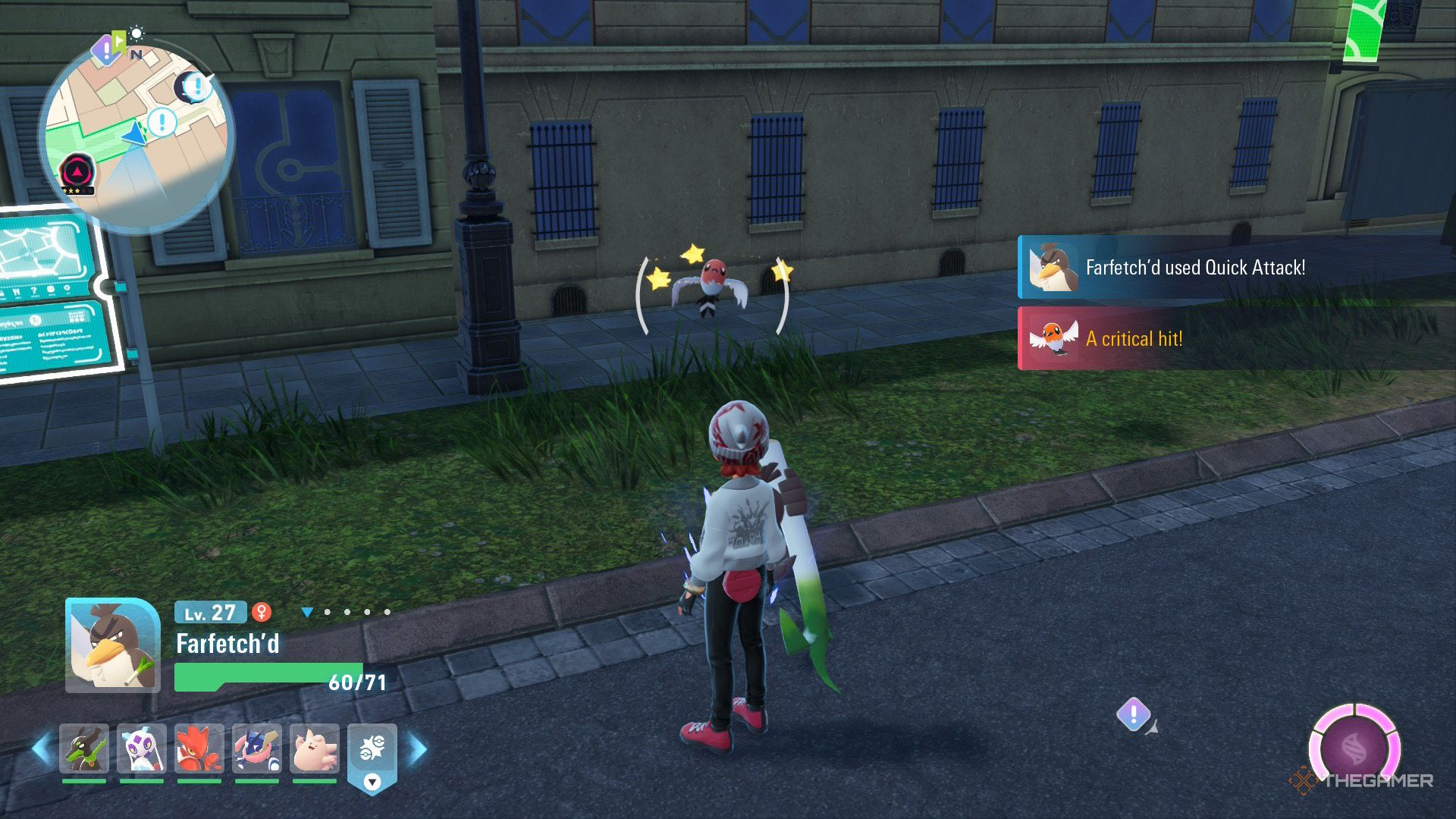Choose Clefable in the party bar

tap(315, 748)
